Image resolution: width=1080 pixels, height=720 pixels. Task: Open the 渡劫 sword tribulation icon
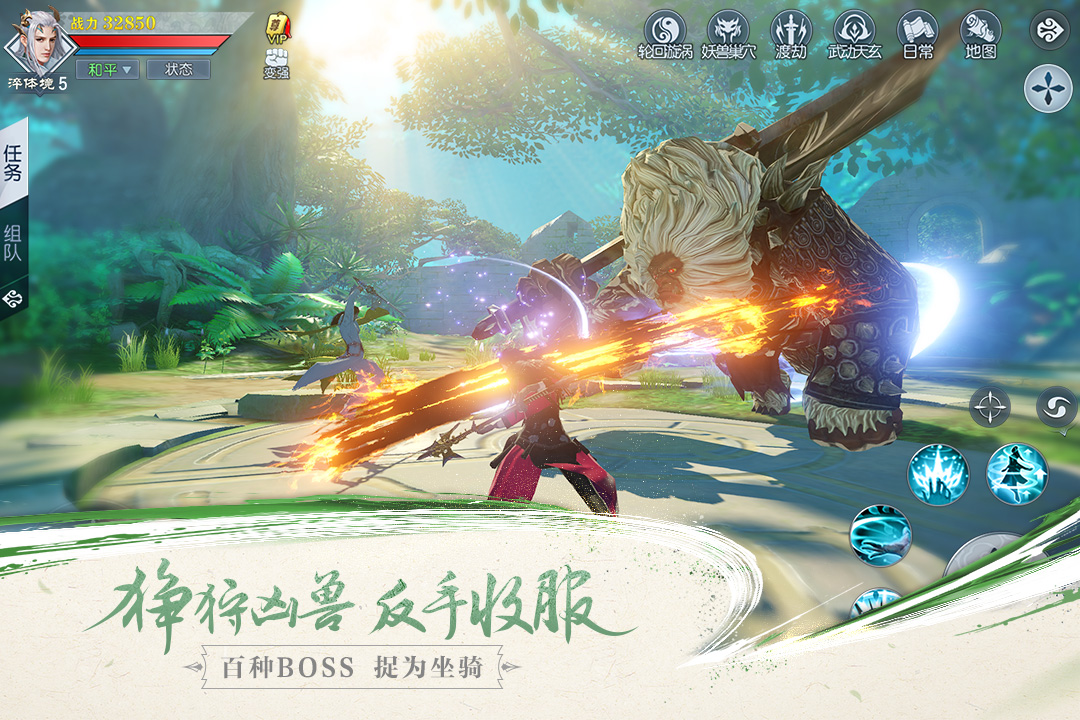point(791,34)
